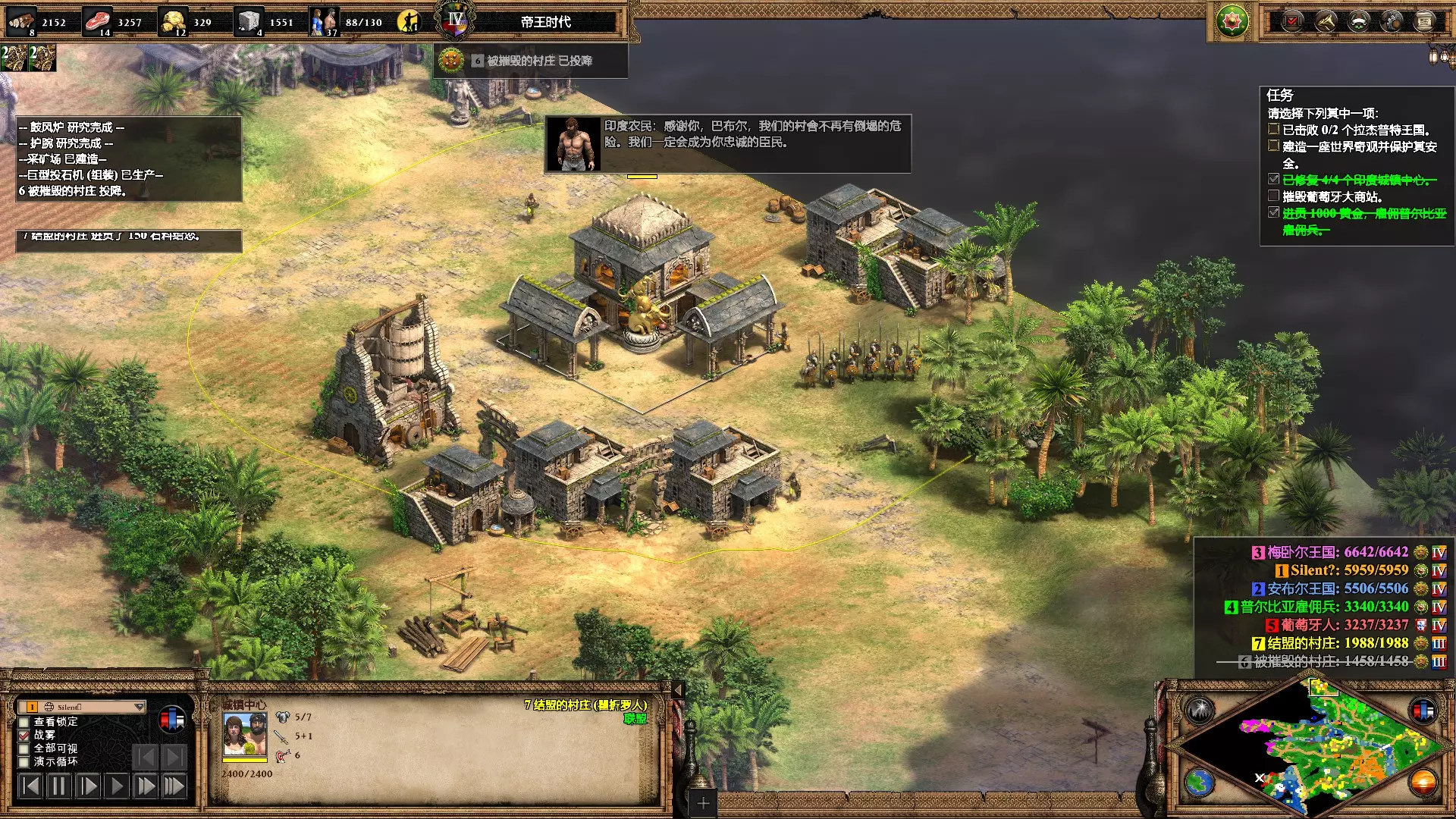Open the main menu scroll button
Screen dimensions: 1456x819
1425,21
